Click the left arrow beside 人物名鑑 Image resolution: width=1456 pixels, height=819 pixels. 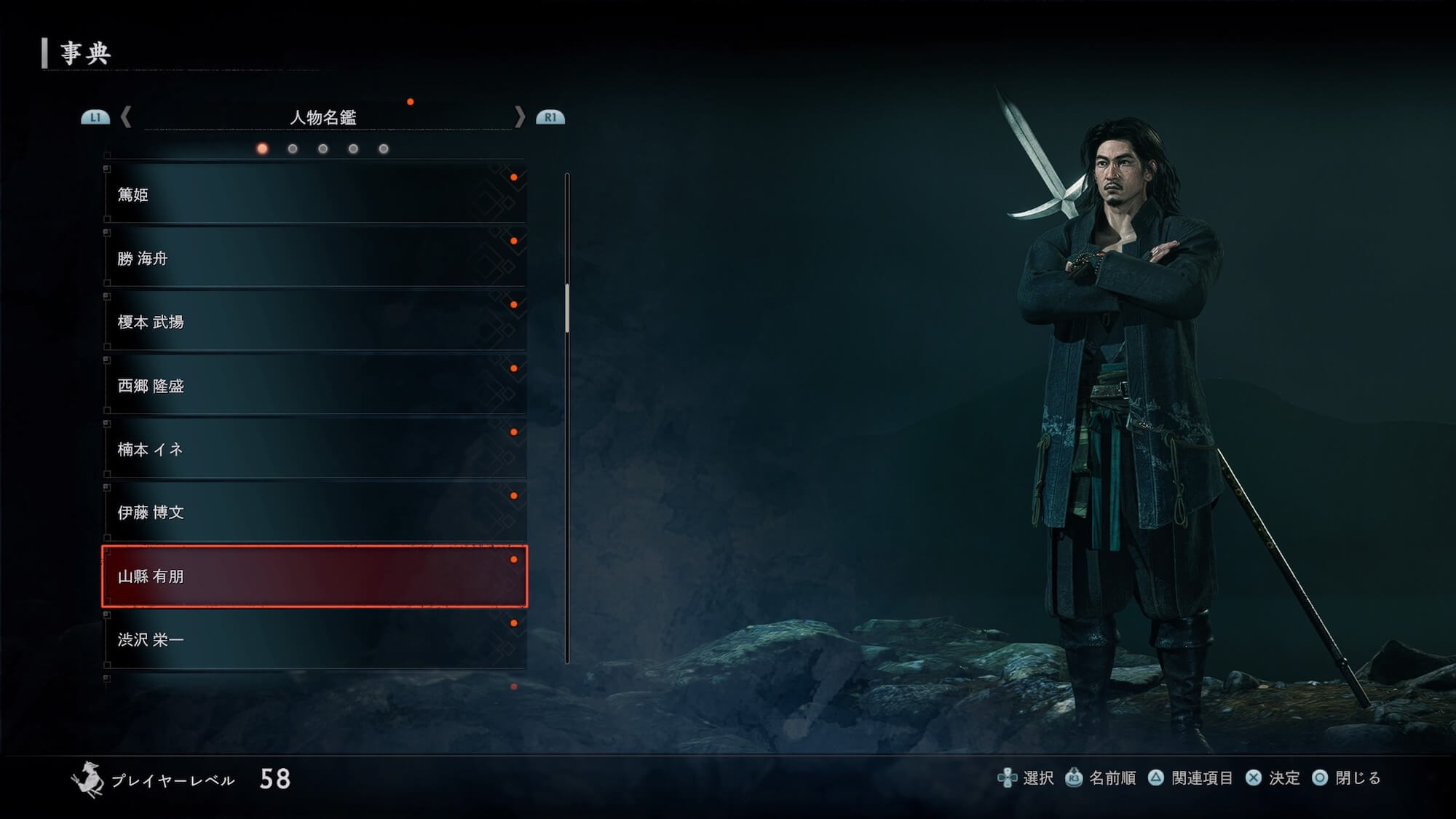126,117
